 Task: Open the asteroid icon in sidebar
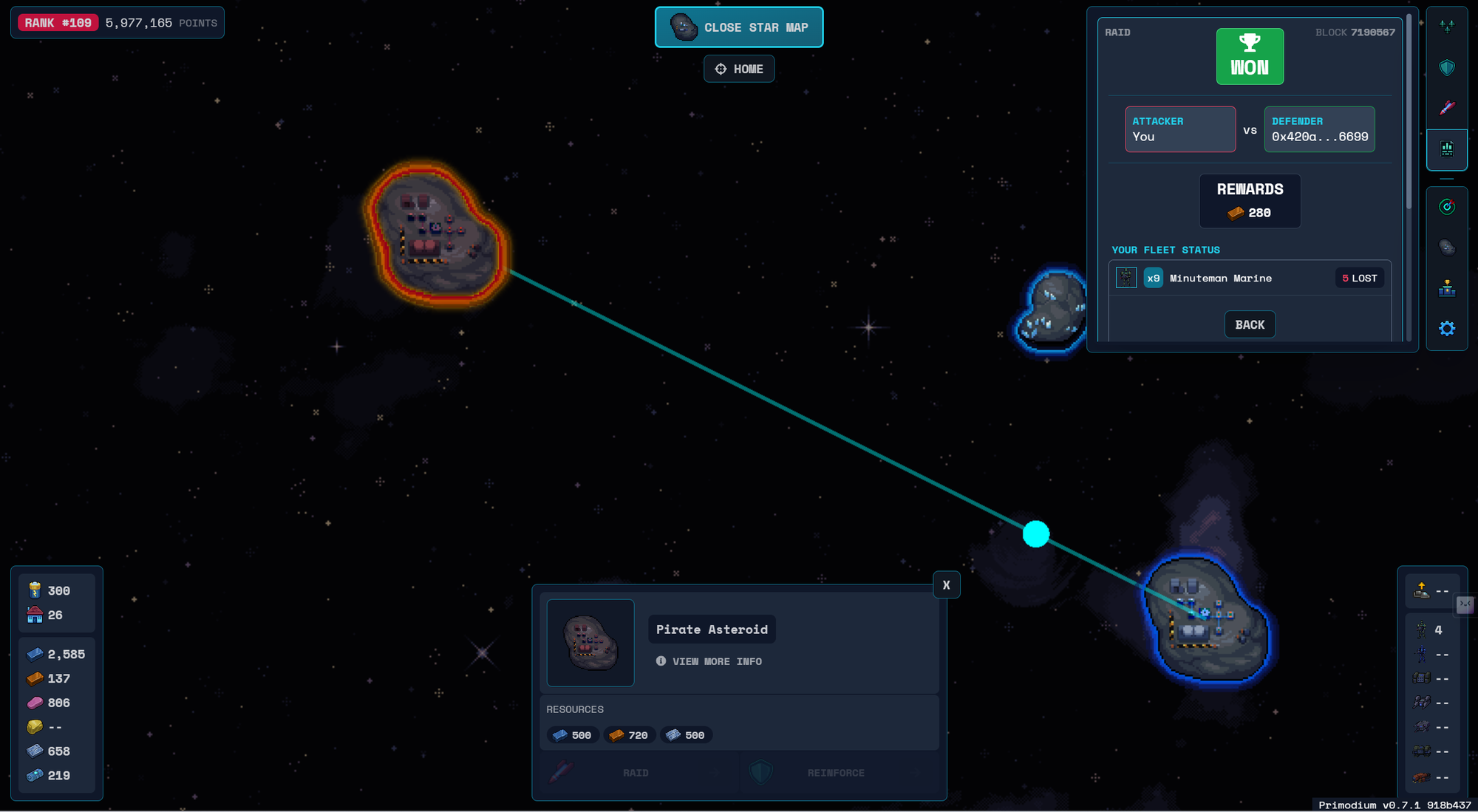(1446, 247)
